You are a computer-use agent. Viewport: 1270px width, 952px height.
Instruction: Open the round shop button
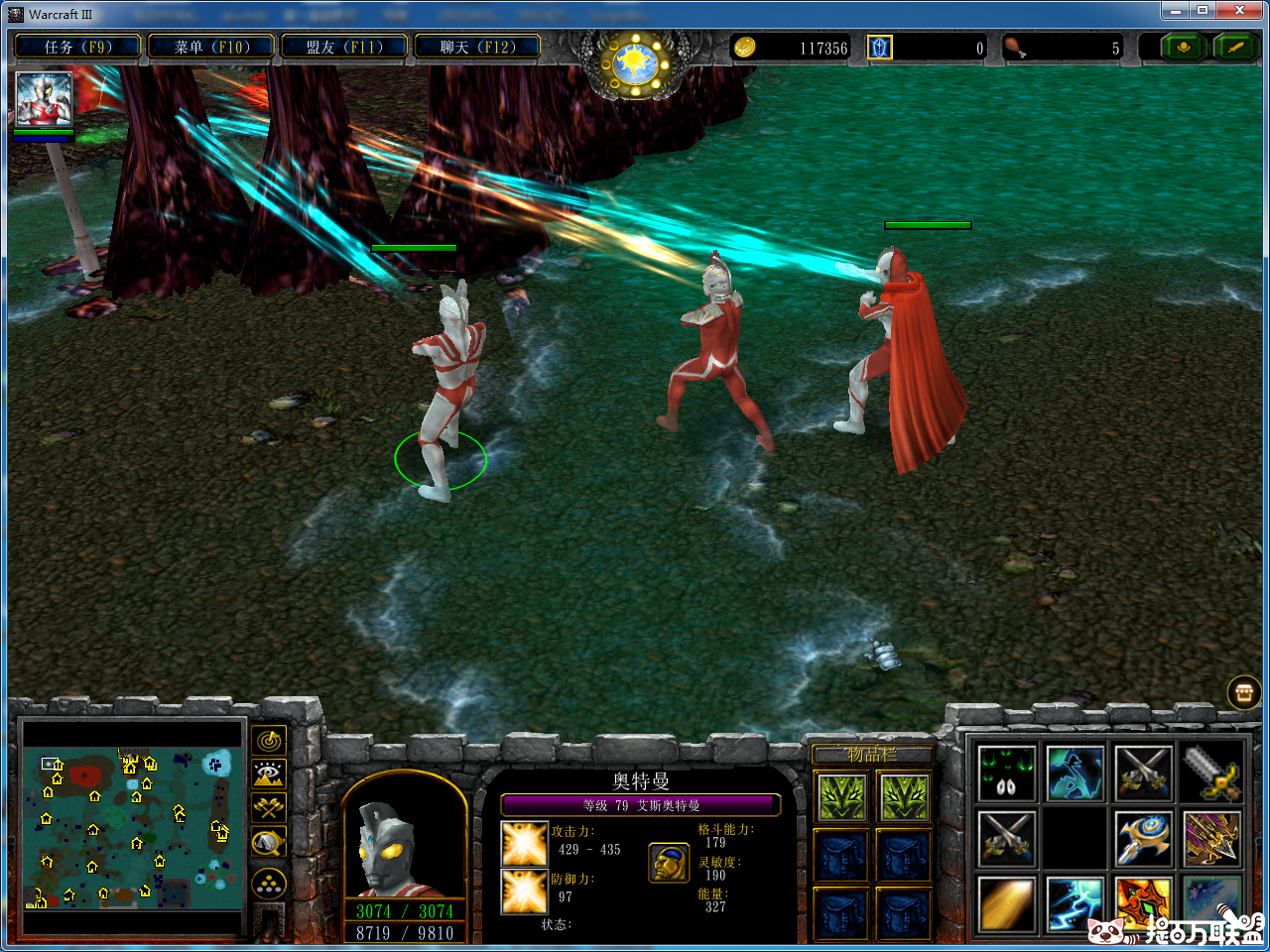click(1244, 692)
